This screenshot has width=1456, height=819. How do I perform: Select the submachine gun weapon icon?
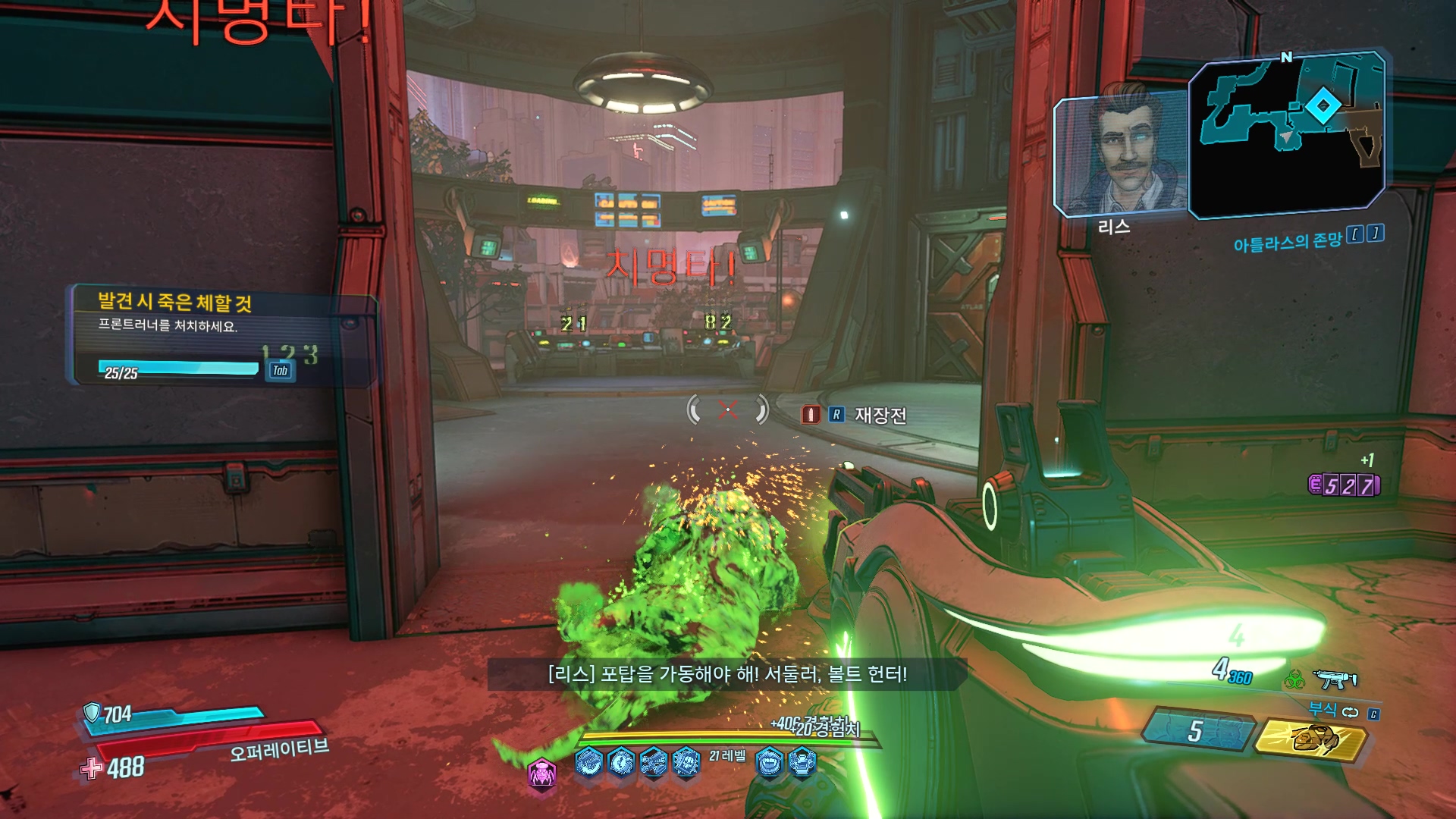[x=1335, y=679]
